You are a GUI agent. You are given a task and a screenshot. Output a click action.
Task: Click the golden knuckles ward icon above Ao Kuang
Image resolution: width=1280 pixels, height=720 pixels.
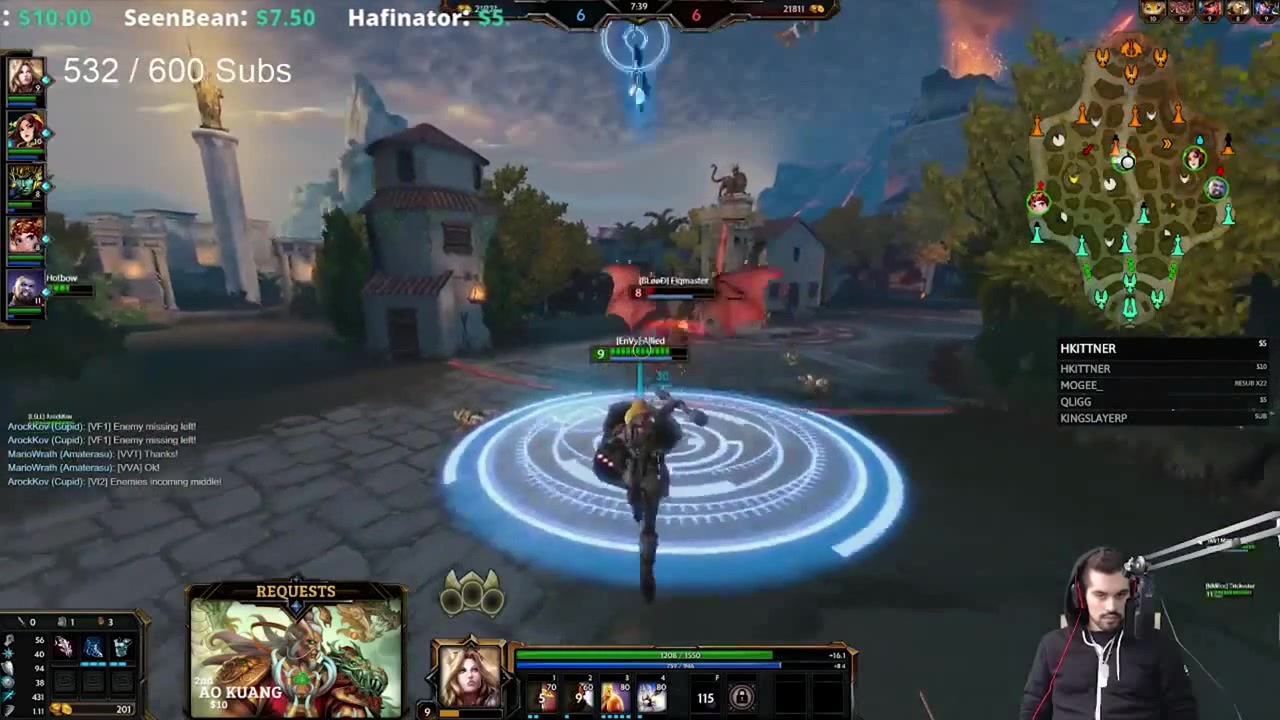(473, 592)
